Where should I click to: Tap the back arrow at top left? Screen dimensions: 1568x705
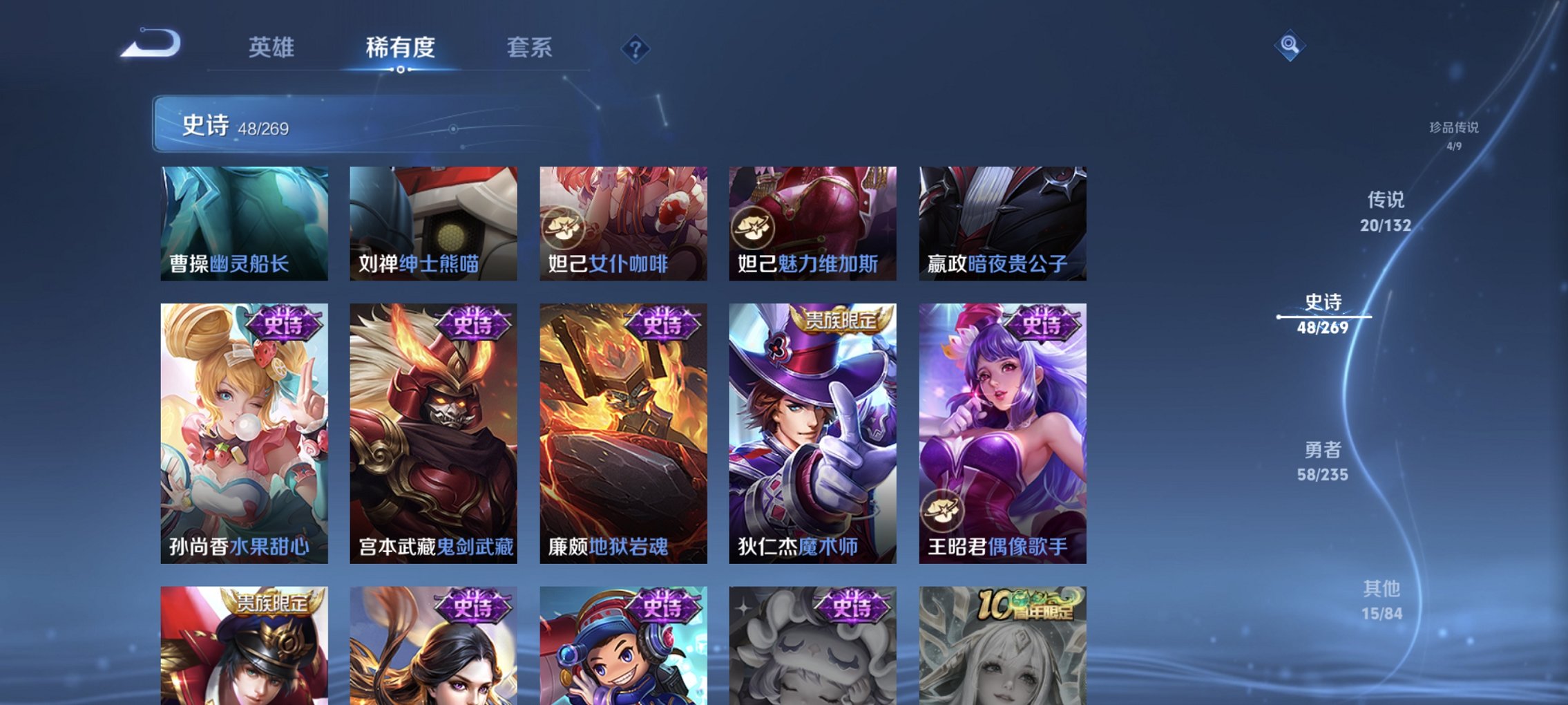[151, 44]
